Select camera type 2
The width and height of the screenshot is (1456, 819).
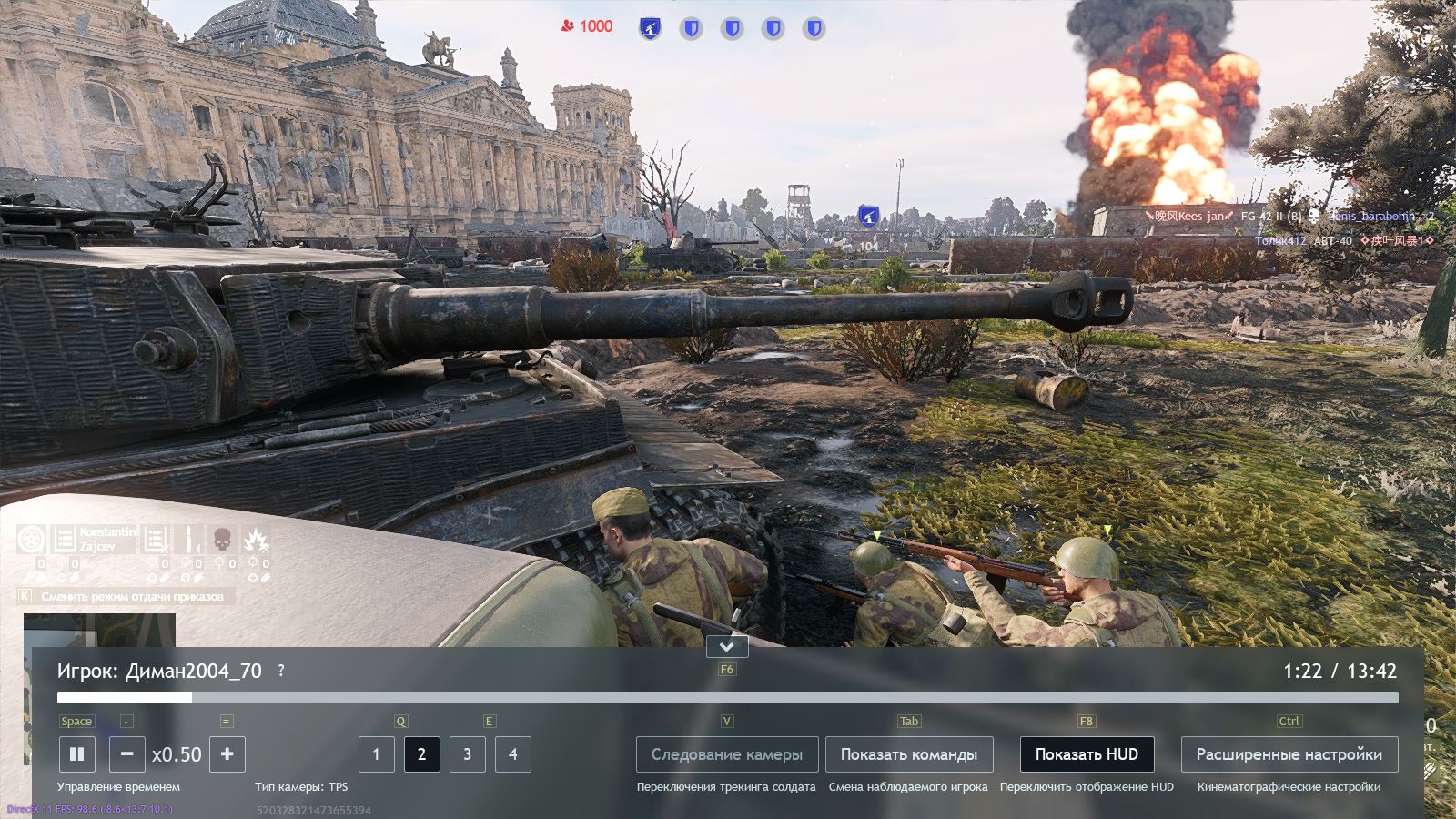(421, 754)
